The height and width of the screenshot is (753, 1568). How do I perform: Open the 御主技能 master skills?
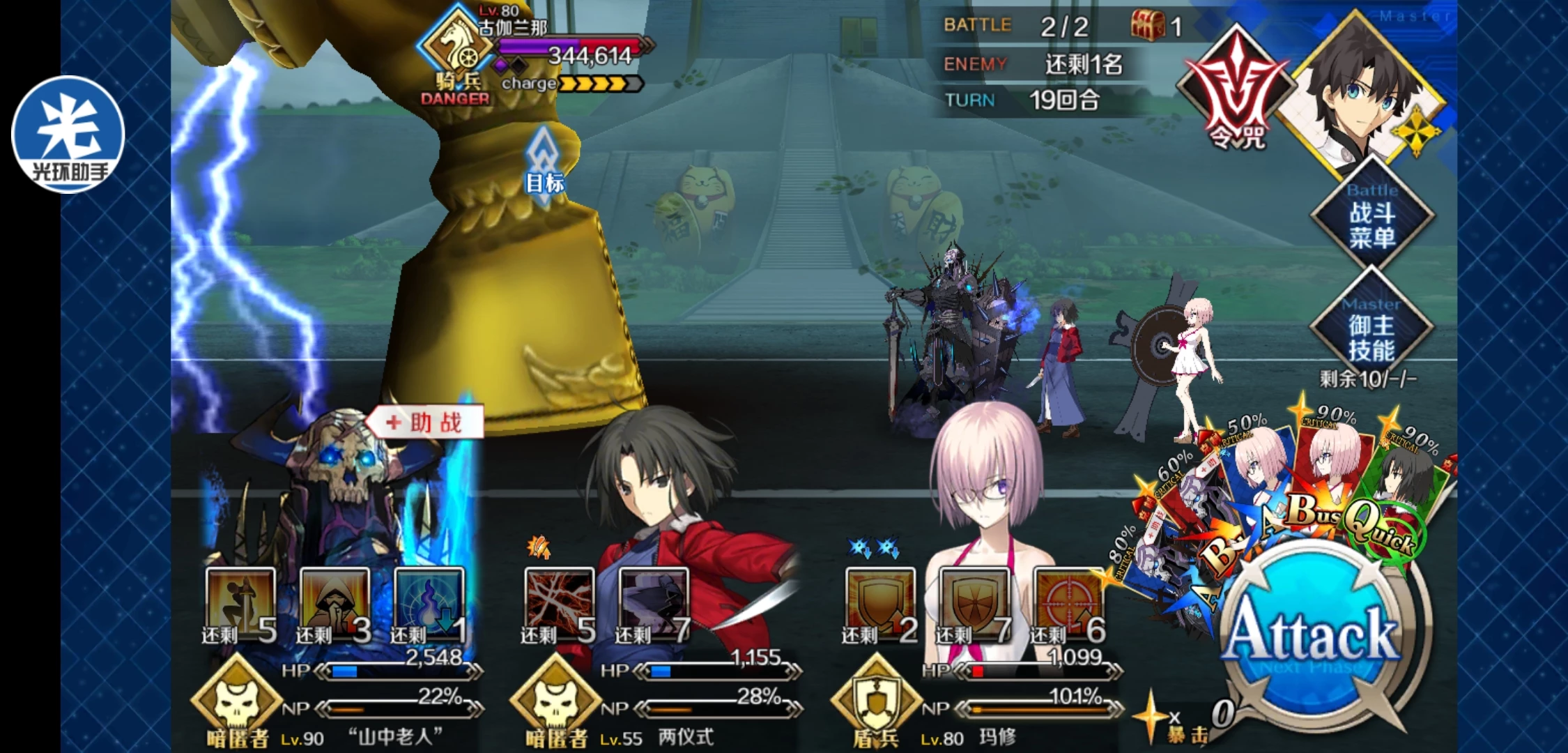coord(1371,330)
